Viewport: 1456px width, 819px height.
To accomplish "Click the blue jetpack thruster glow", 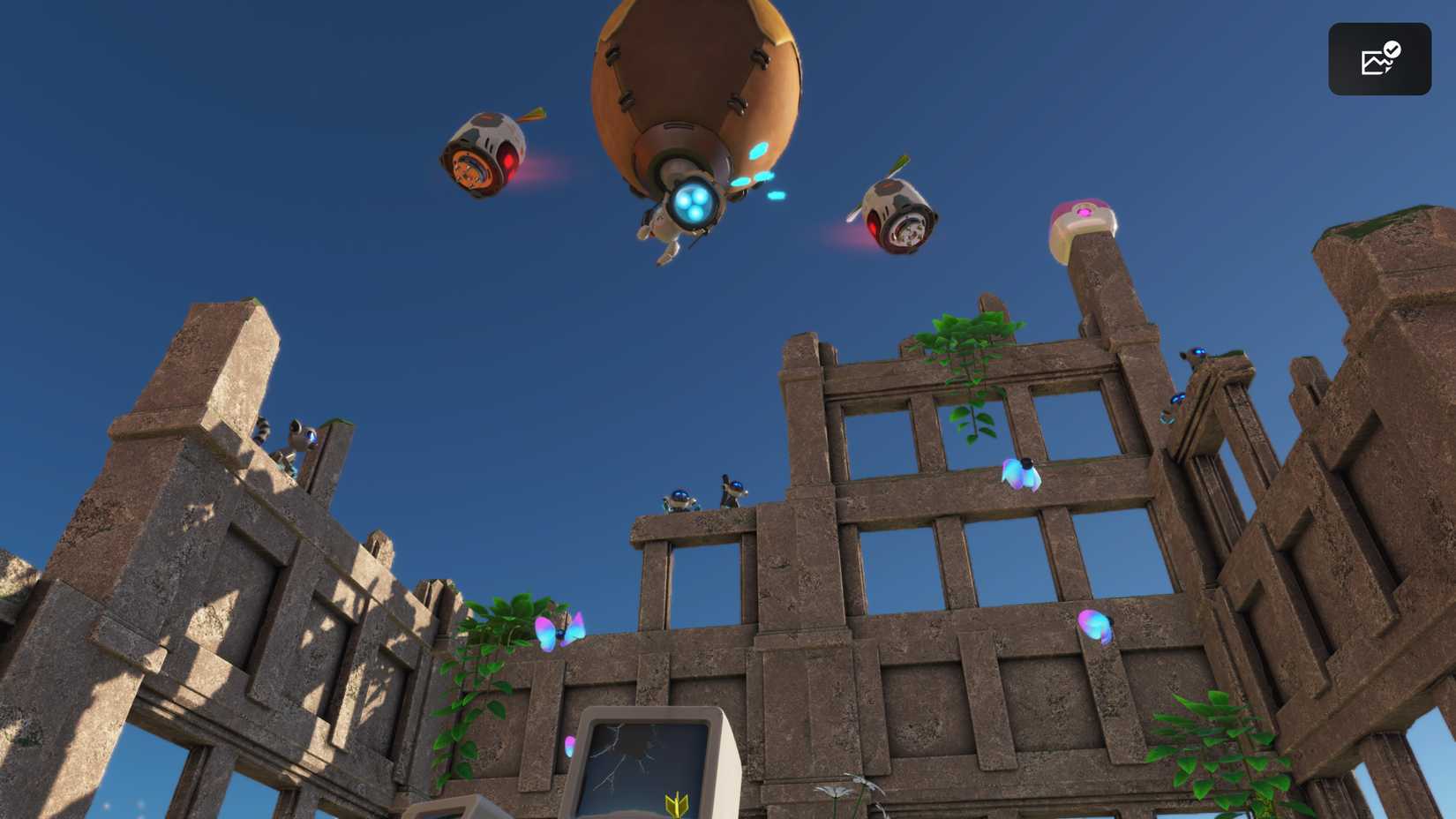I will pos(692,204).
